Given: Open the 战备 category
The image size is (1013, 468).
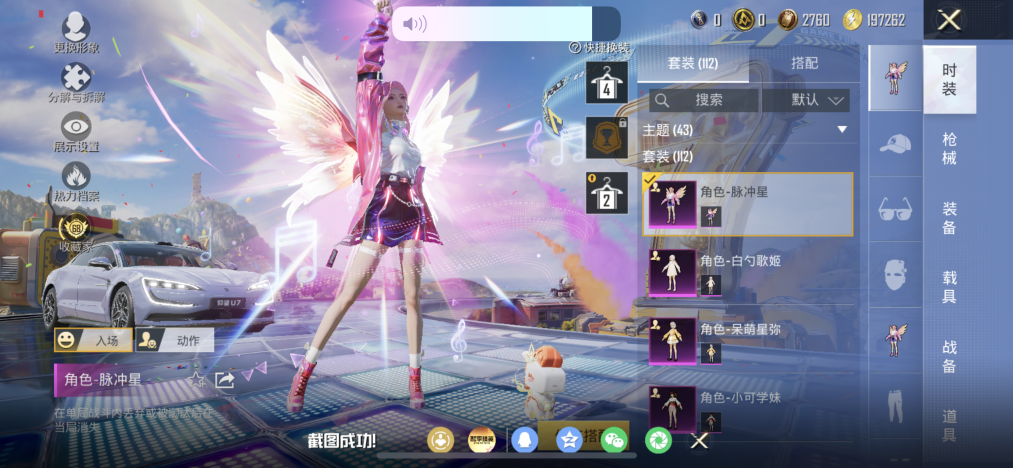Looking at the screenshot, I should [949, 356].
